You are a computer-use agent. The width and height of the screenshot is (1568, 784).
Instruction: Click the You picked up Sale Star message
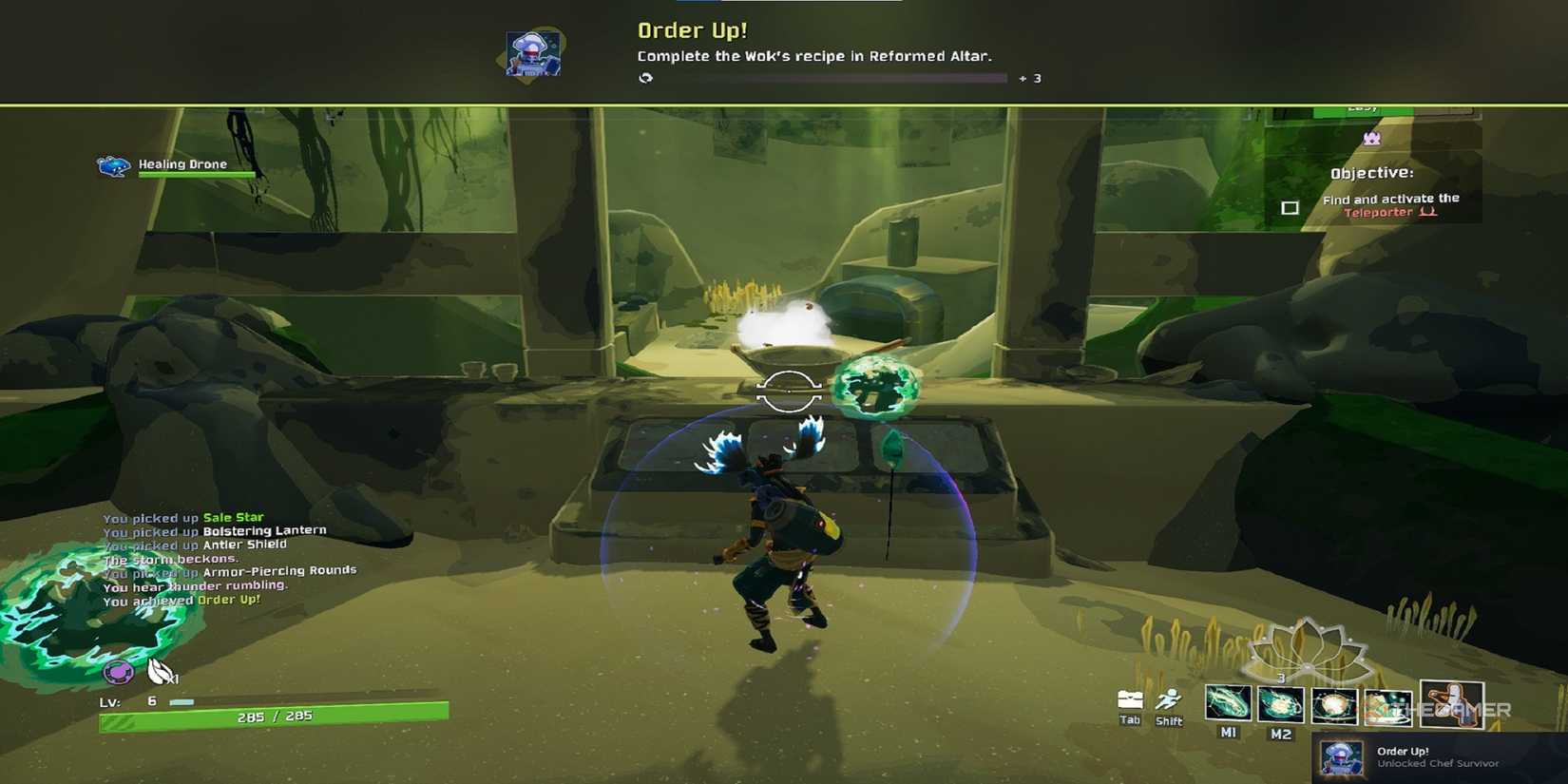click(x=182, y=516)
